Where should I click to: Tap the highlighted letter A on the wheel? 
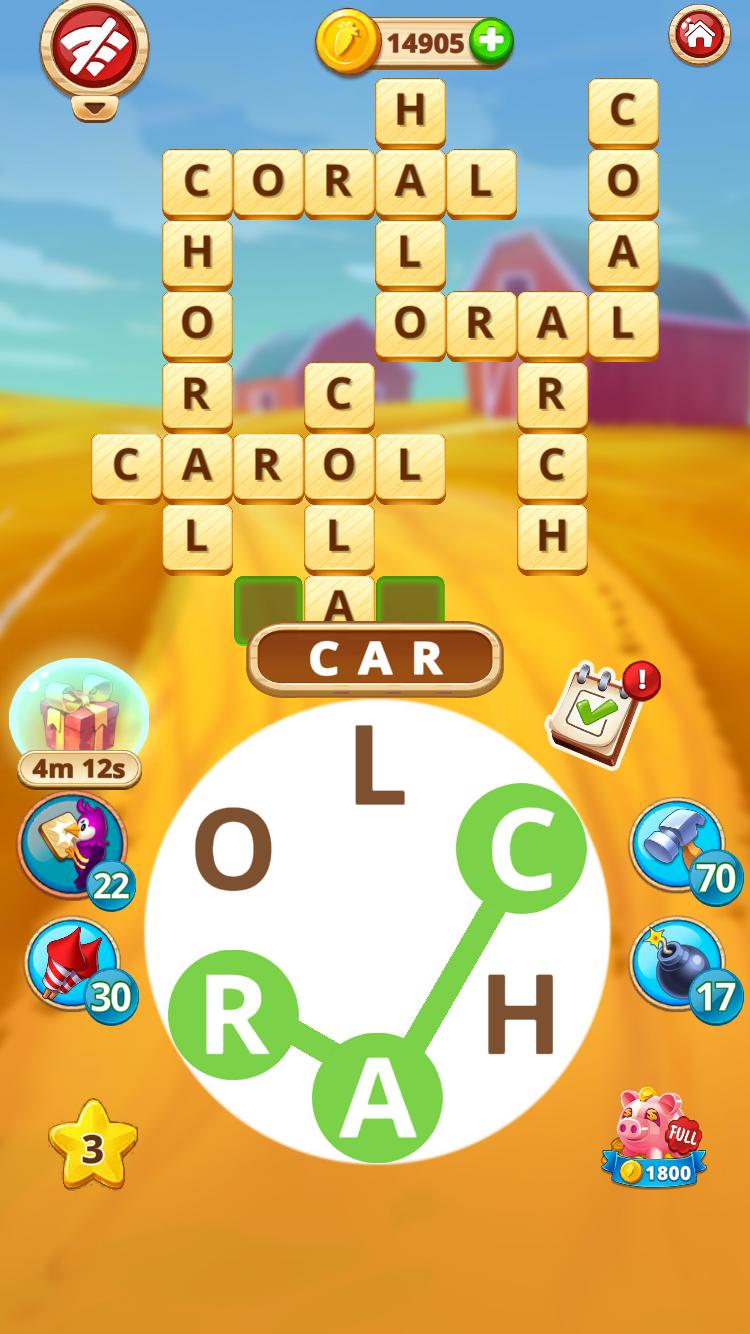[x=377, y=1096]
